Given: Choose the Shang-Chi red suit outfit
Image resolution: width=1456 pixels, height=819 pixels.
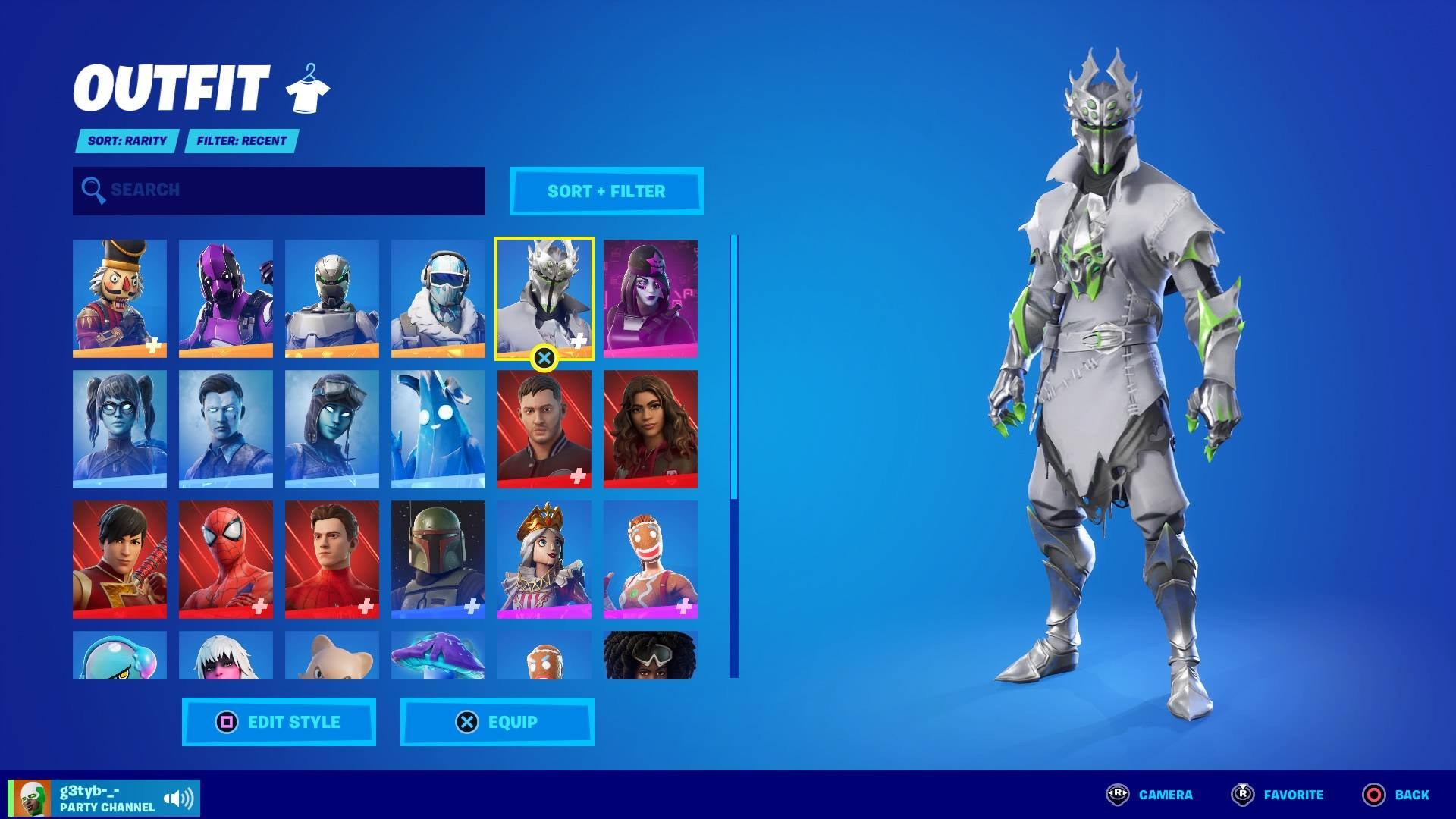Looking at the screenshot, I should click(120, 559).
